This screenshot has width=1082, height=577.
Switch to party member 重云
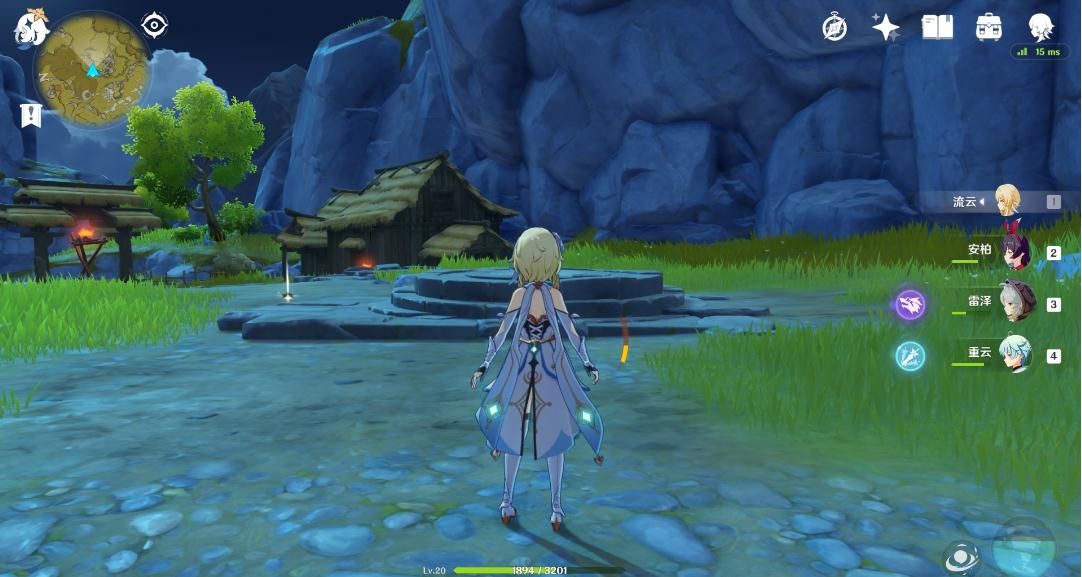click(1015, 354)
